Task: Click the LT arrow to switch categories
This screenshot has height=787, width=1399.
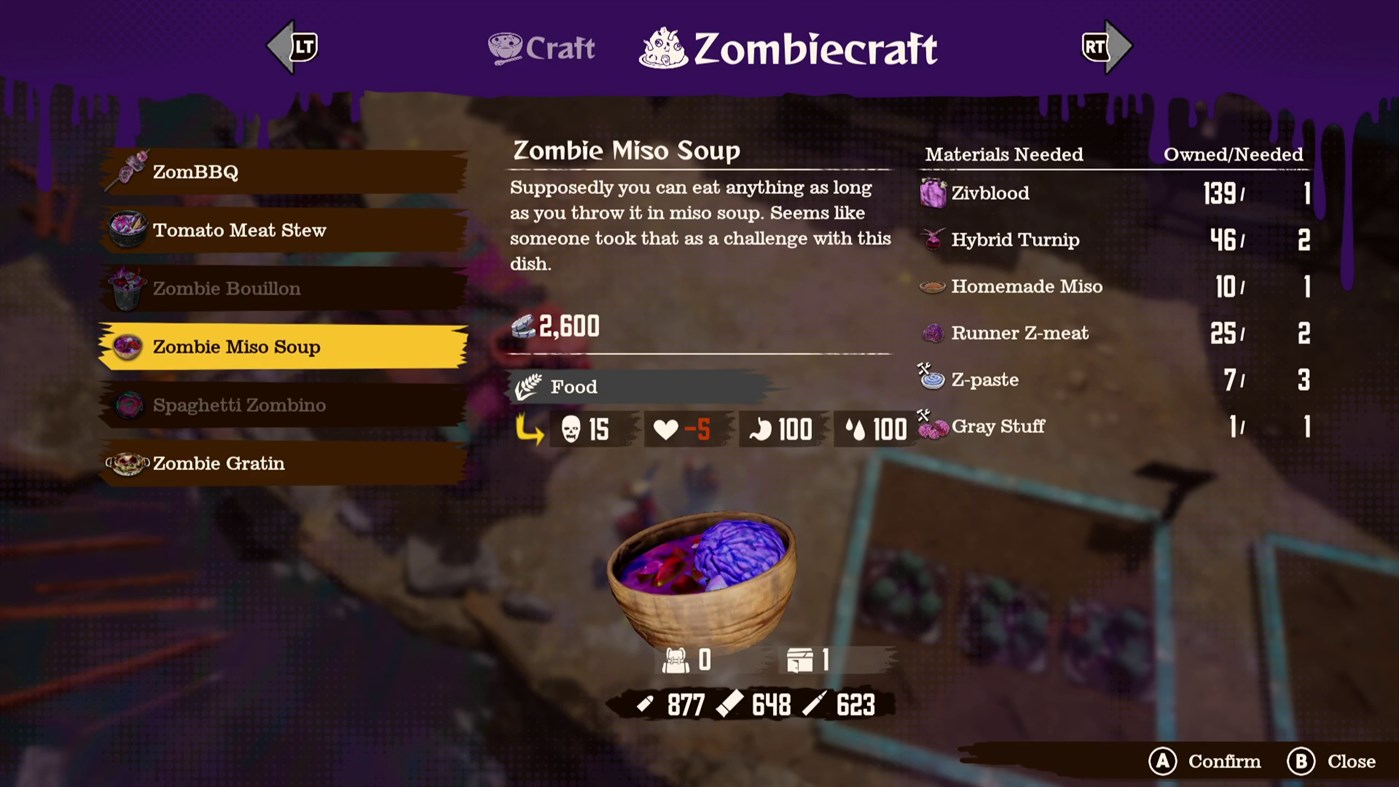Action: click(x=292, y=45)
